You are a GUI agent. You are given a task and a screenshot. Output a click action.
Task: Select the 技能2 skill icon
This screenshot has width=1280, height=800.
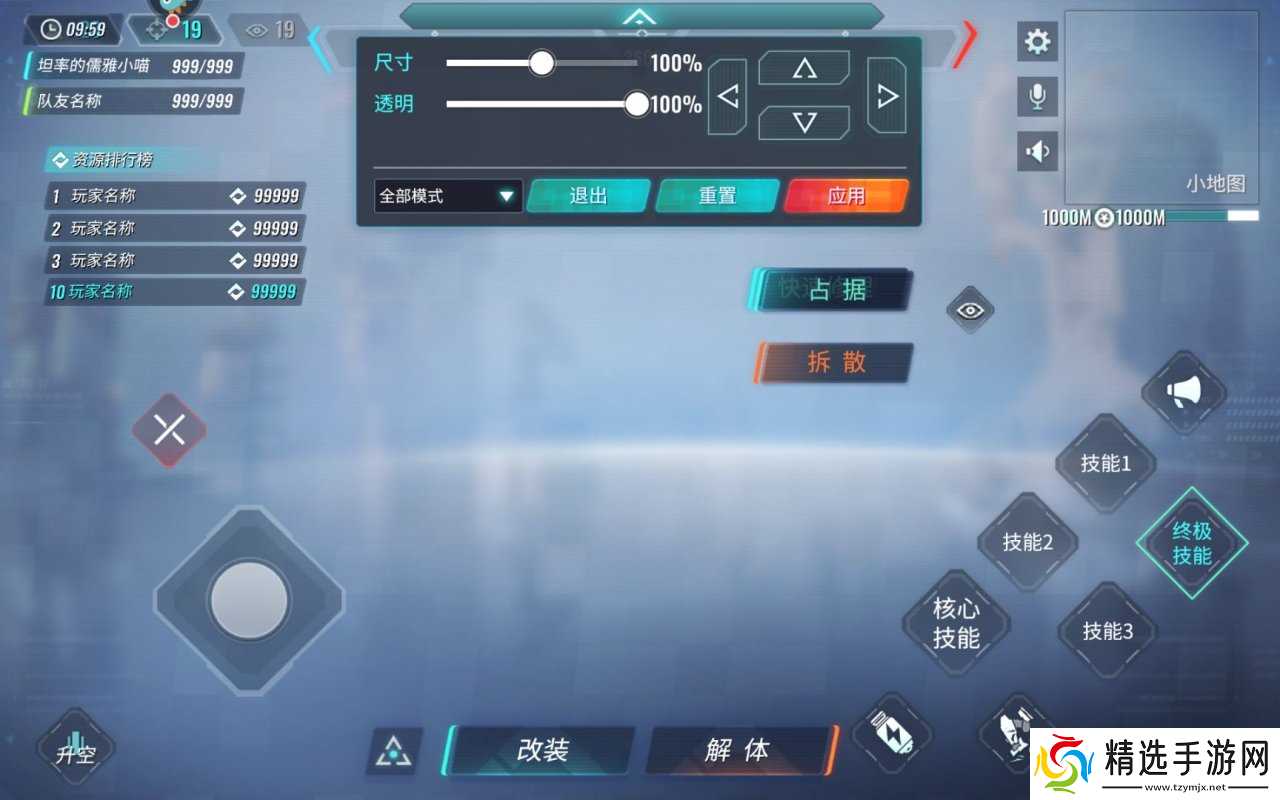[x=1028, y=543]
